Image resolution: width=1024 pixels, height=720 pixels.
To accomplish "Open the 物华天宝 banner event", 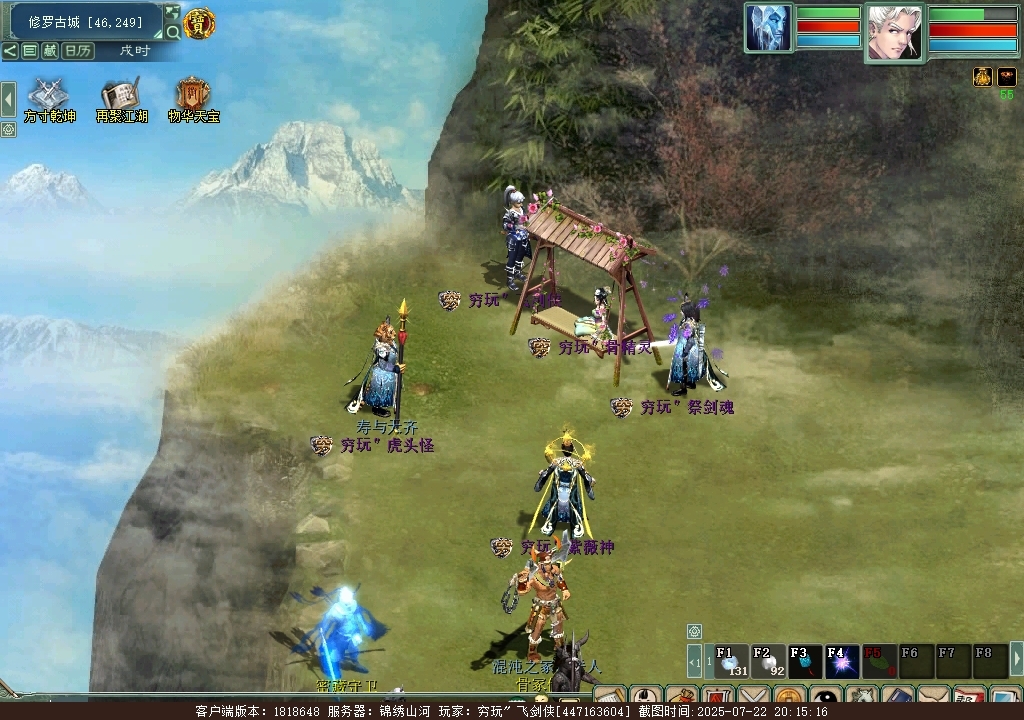I will [193, 97].
